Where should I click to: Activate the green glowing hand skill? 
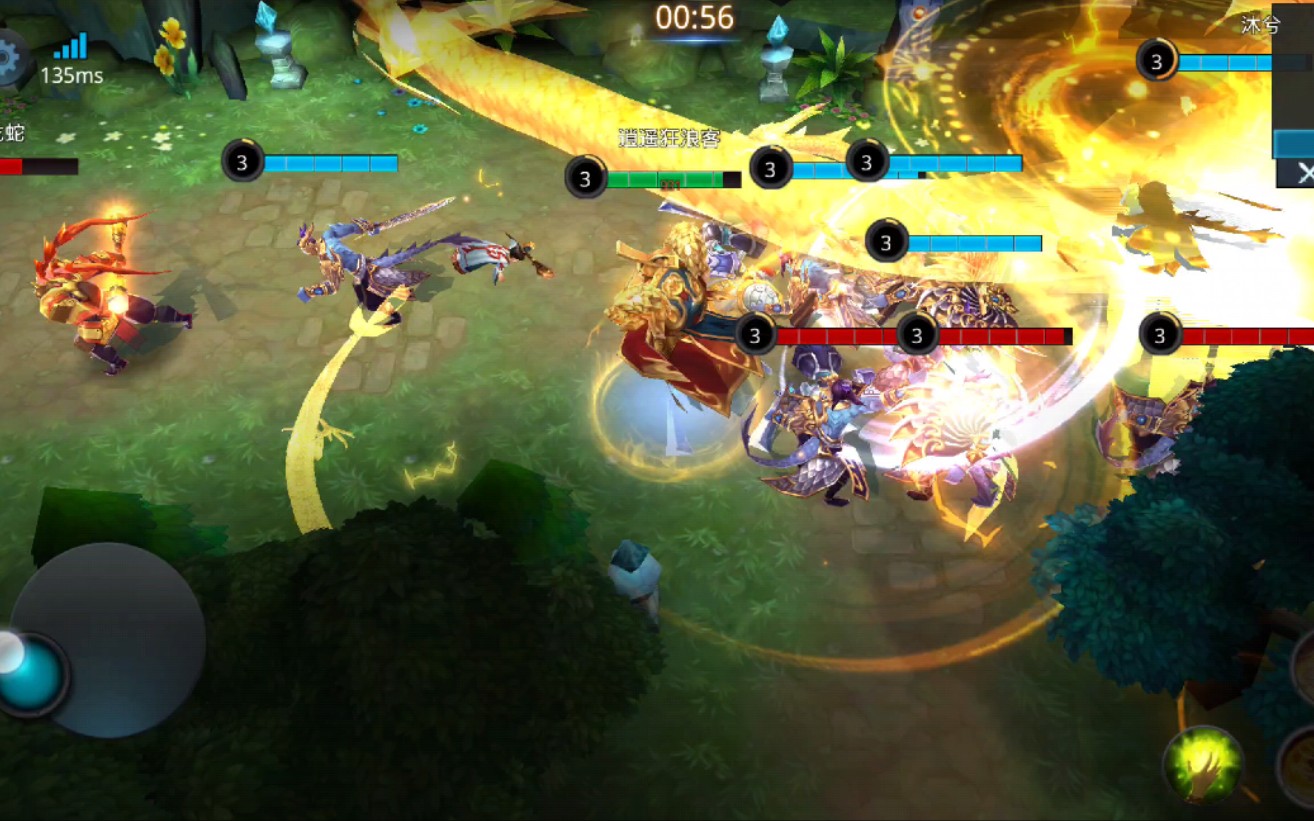coord(1203,766)
